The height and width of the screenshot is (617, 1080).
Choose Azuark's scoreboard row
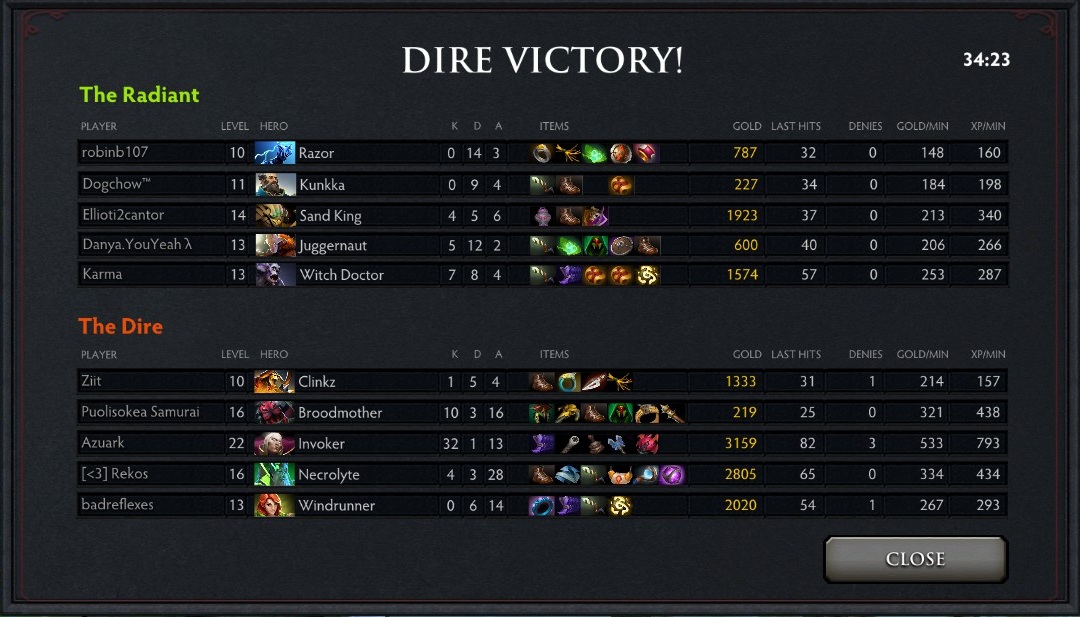[x=104, y=443]
